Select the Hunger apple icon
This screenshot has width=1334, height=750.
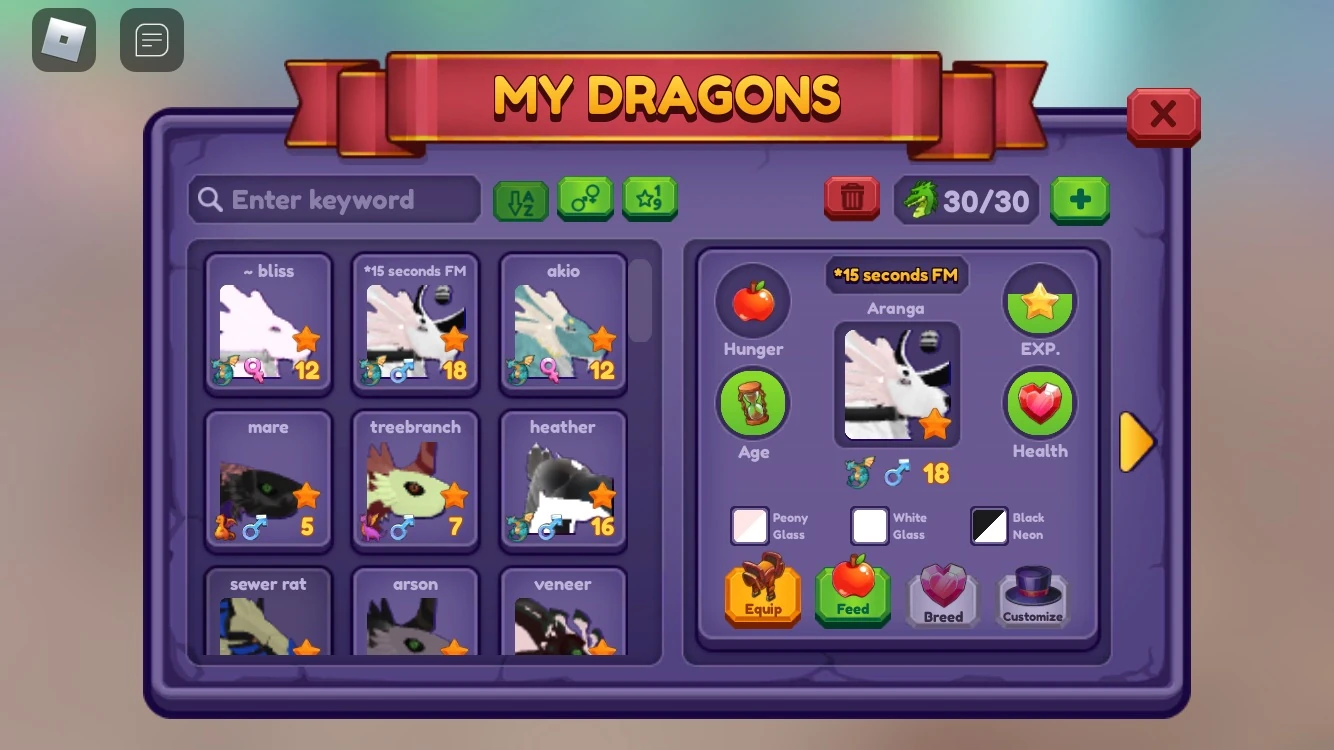point(753,300)
